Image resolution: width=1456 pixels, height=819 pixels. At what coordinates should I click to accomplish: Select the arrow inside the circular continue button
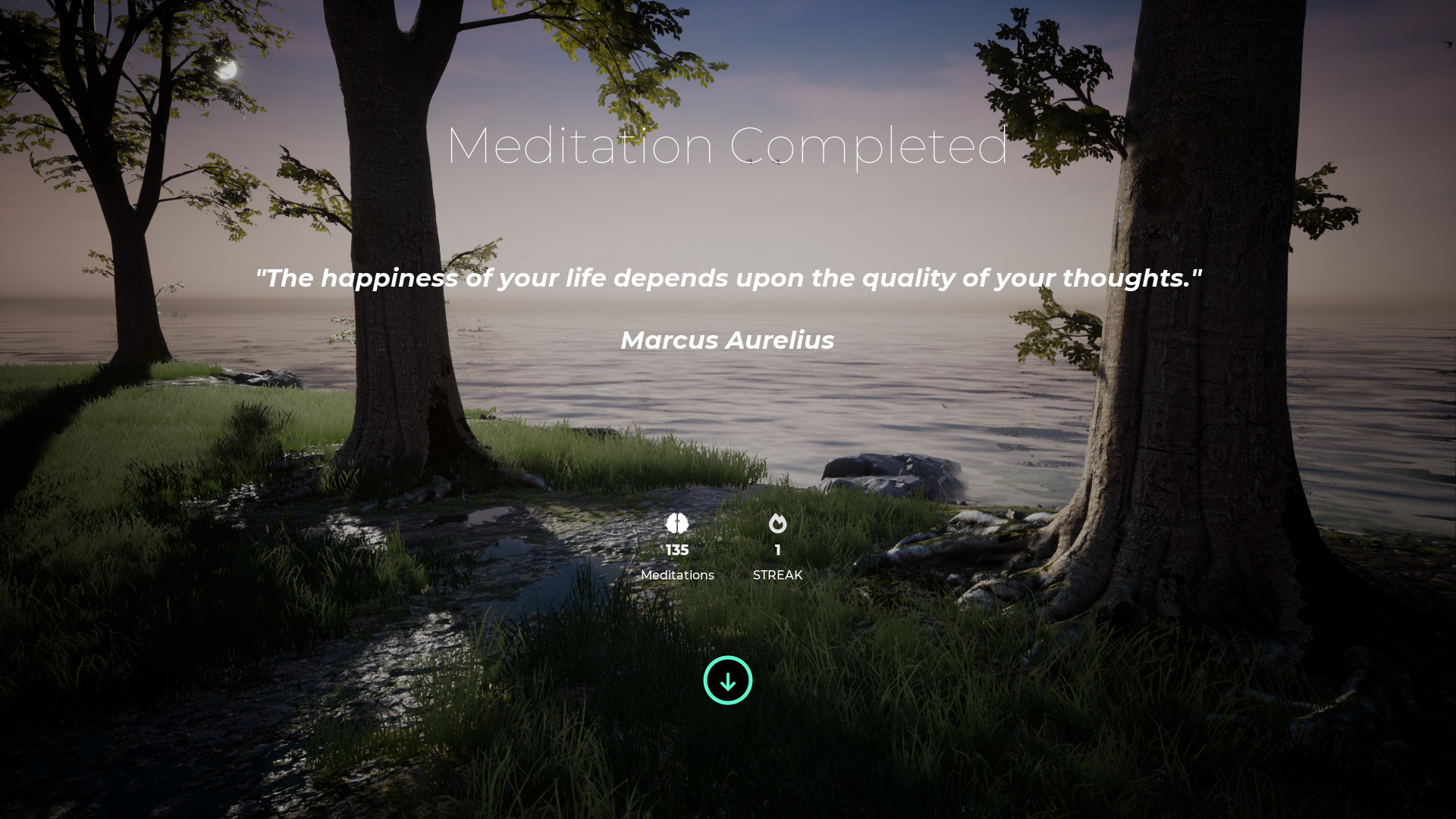point(727,680)
